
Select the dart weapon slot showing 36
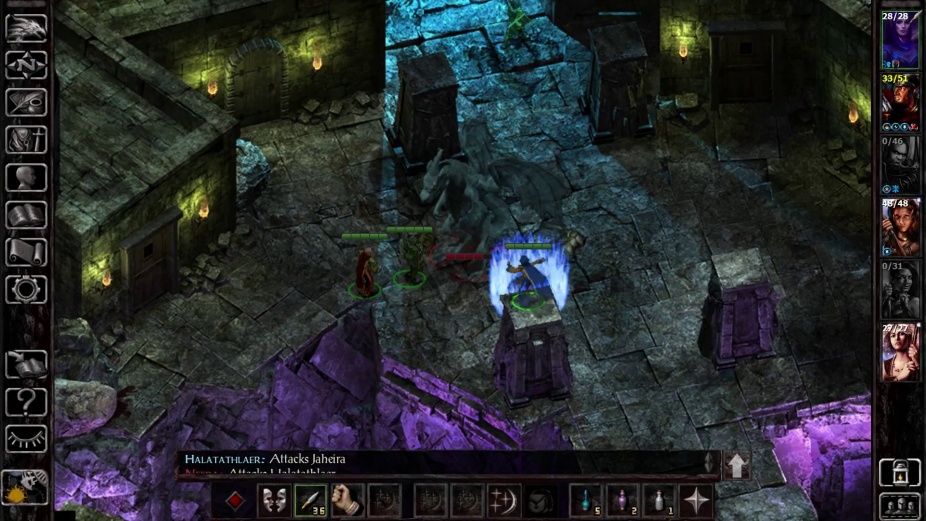pos(310,499)
